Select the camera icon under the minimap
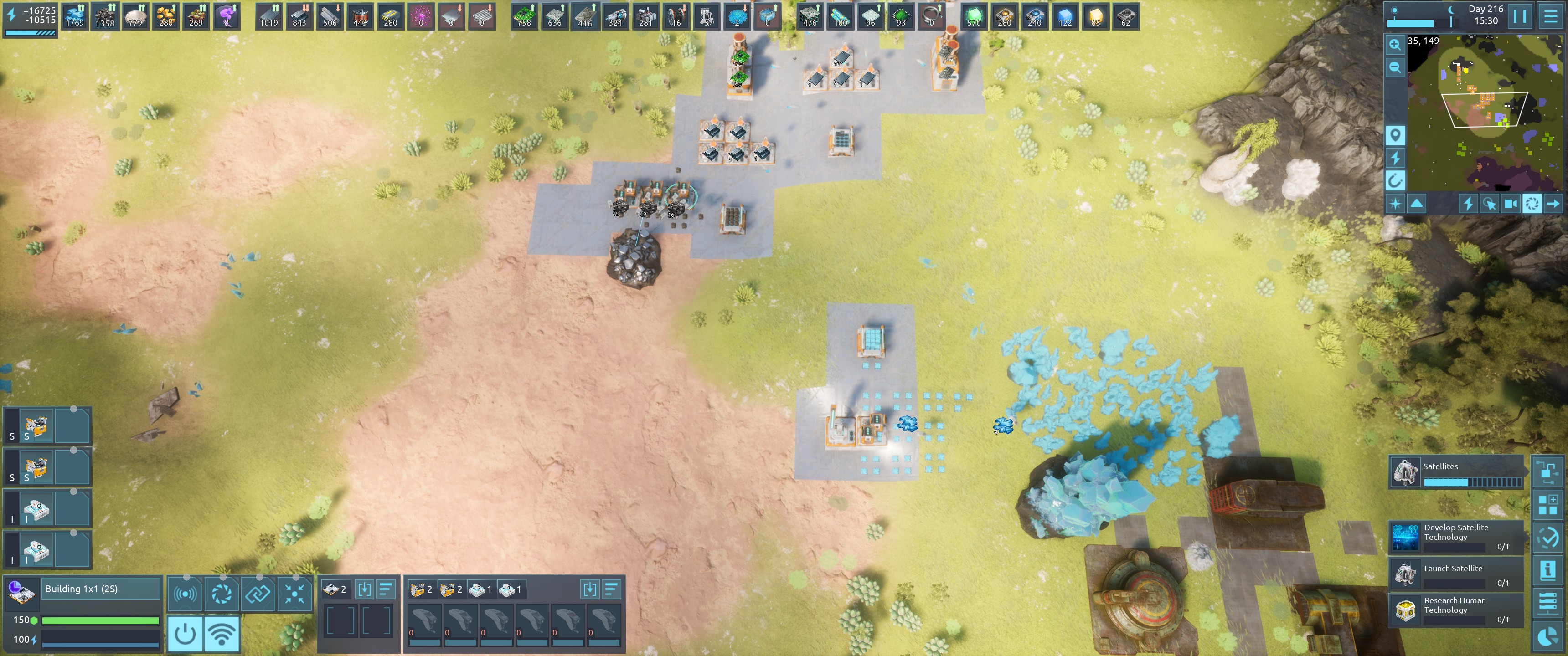1568x656 pixels. pos(1510,204)
